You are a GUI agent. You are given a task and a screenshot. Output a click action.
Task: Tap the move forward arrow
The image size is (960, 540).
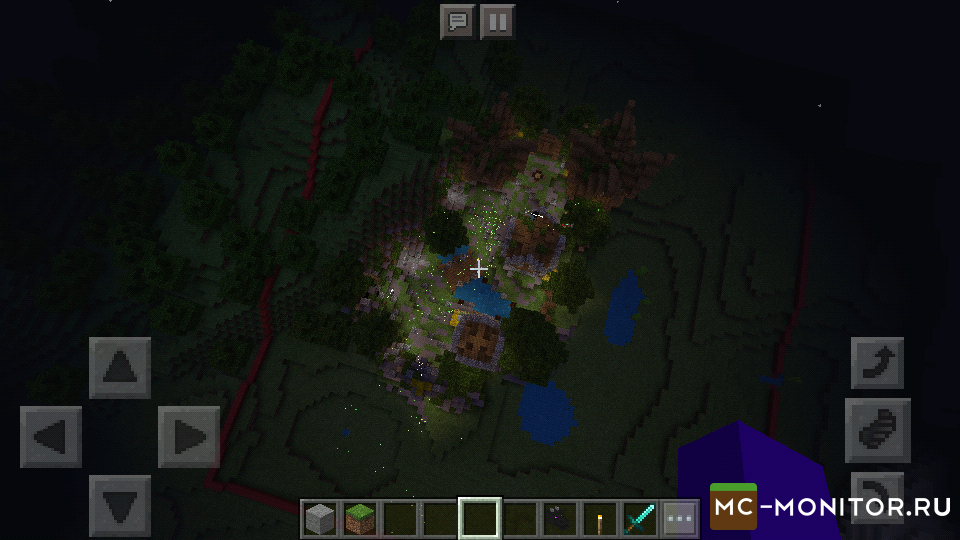point(120,368)
